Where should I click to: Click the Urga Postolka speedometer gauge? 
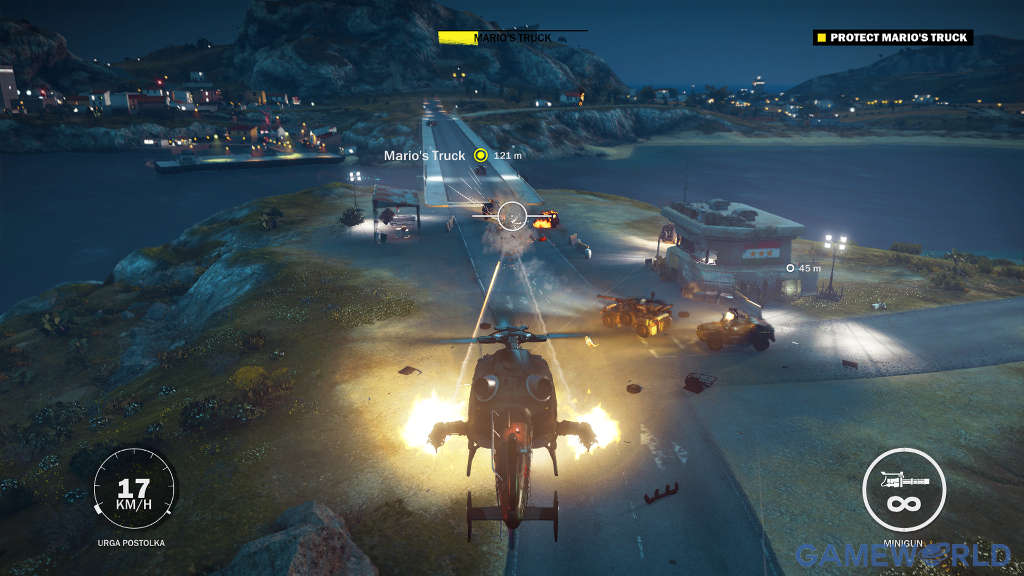tap(134, 490)
